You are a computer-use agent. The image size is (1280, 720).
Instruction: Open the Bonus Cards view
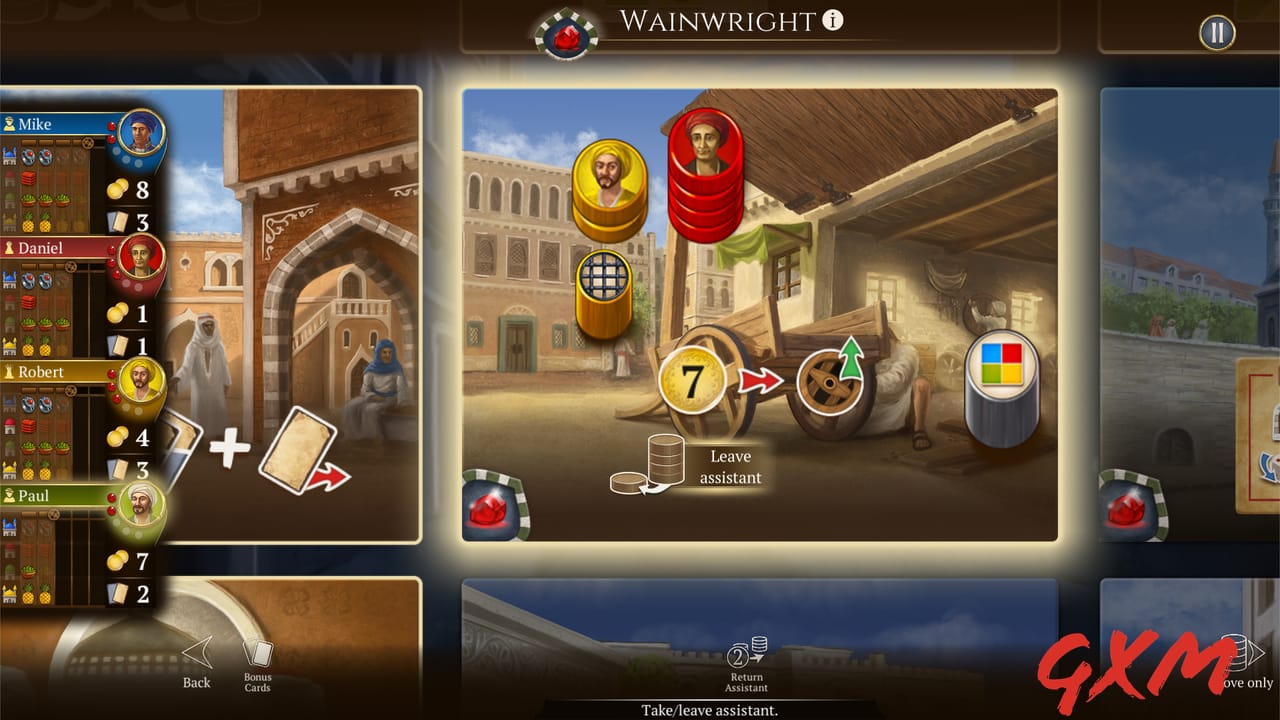tap(256, 665)
